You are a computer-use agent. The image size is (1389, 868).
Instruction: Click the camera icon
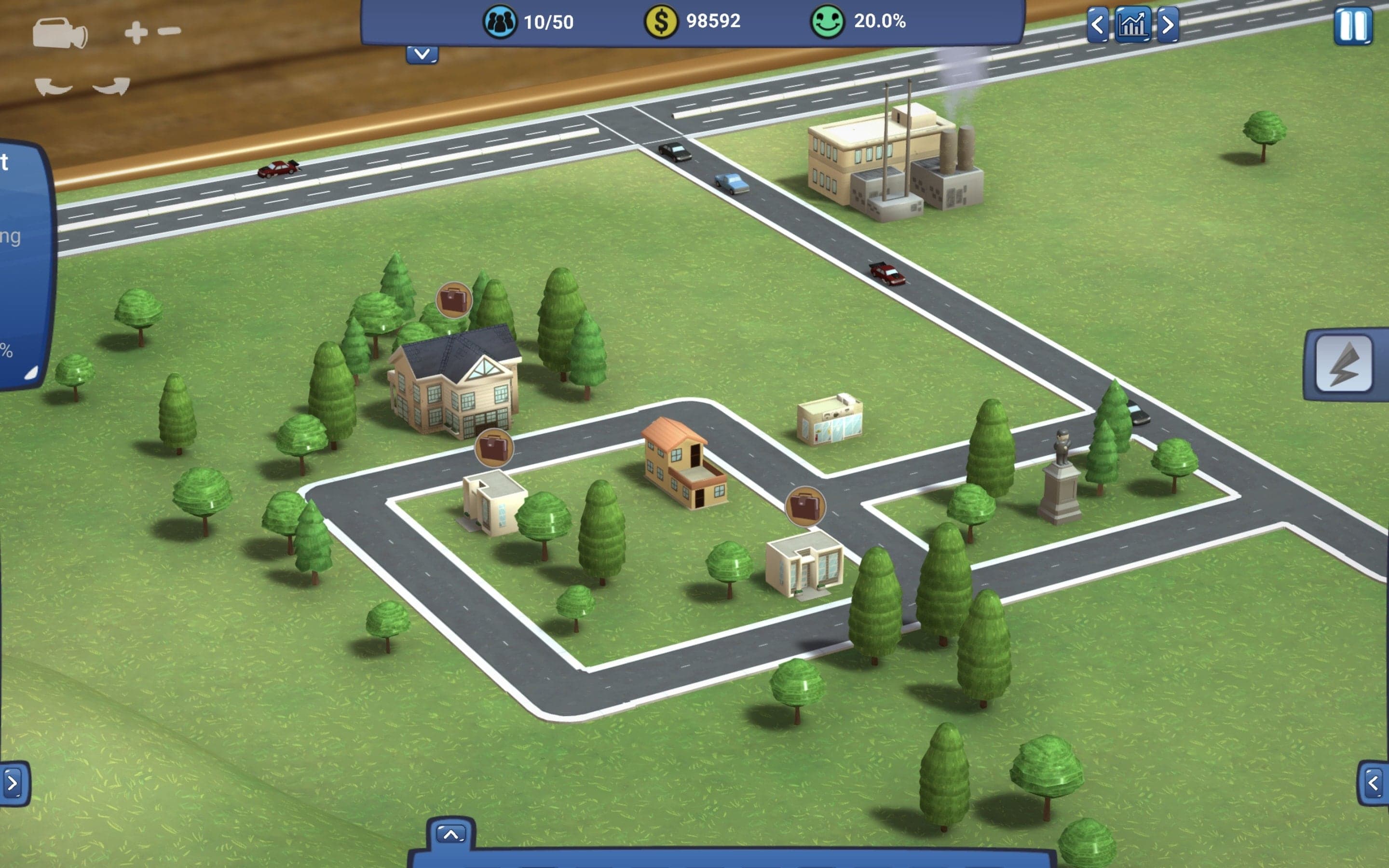(x=60, y=33)
